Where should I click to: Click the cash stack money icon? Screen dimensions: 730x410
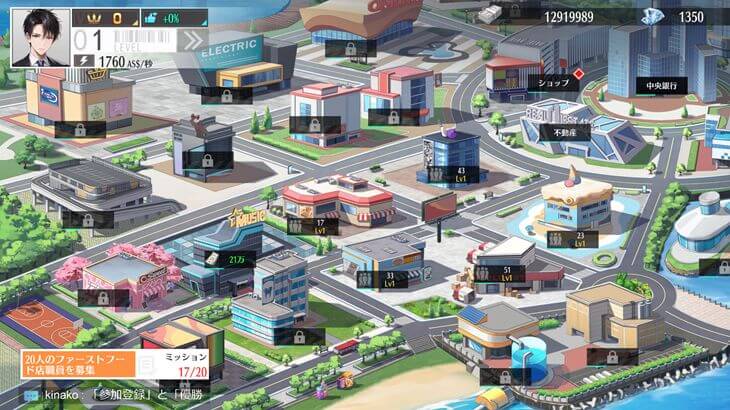coord(491,14)
